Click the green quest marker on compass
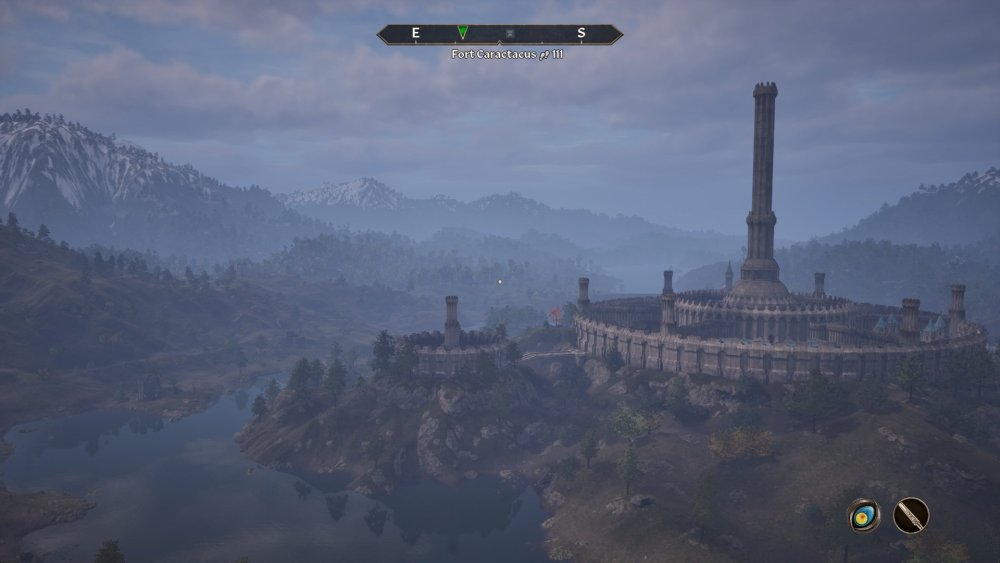The width and height of the screenshot is (1000, 563). pos(462,33)
